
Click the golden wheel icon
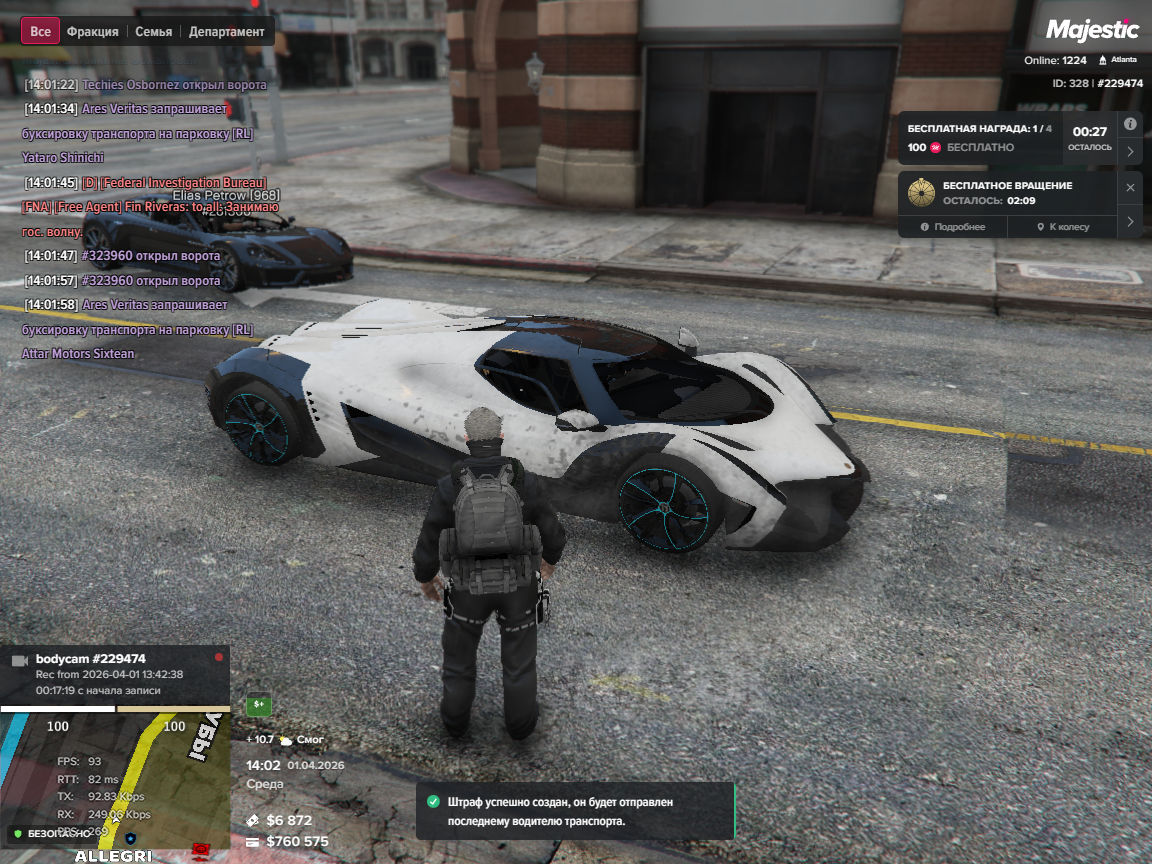pyautogui.click(x=922, y=192)
